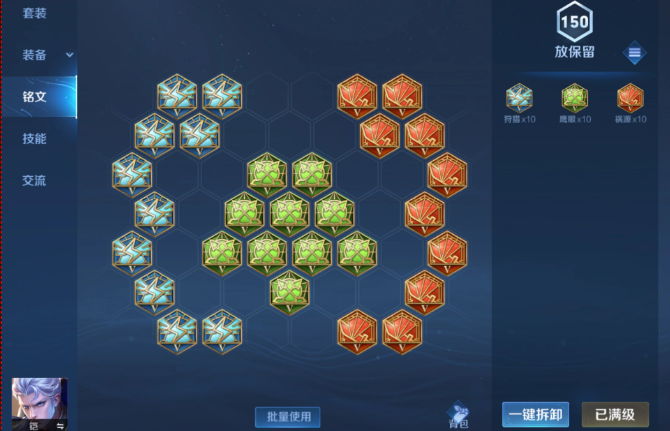Open the 技能 tab
This screenshot has height=431, width=670.
(35, 139)
